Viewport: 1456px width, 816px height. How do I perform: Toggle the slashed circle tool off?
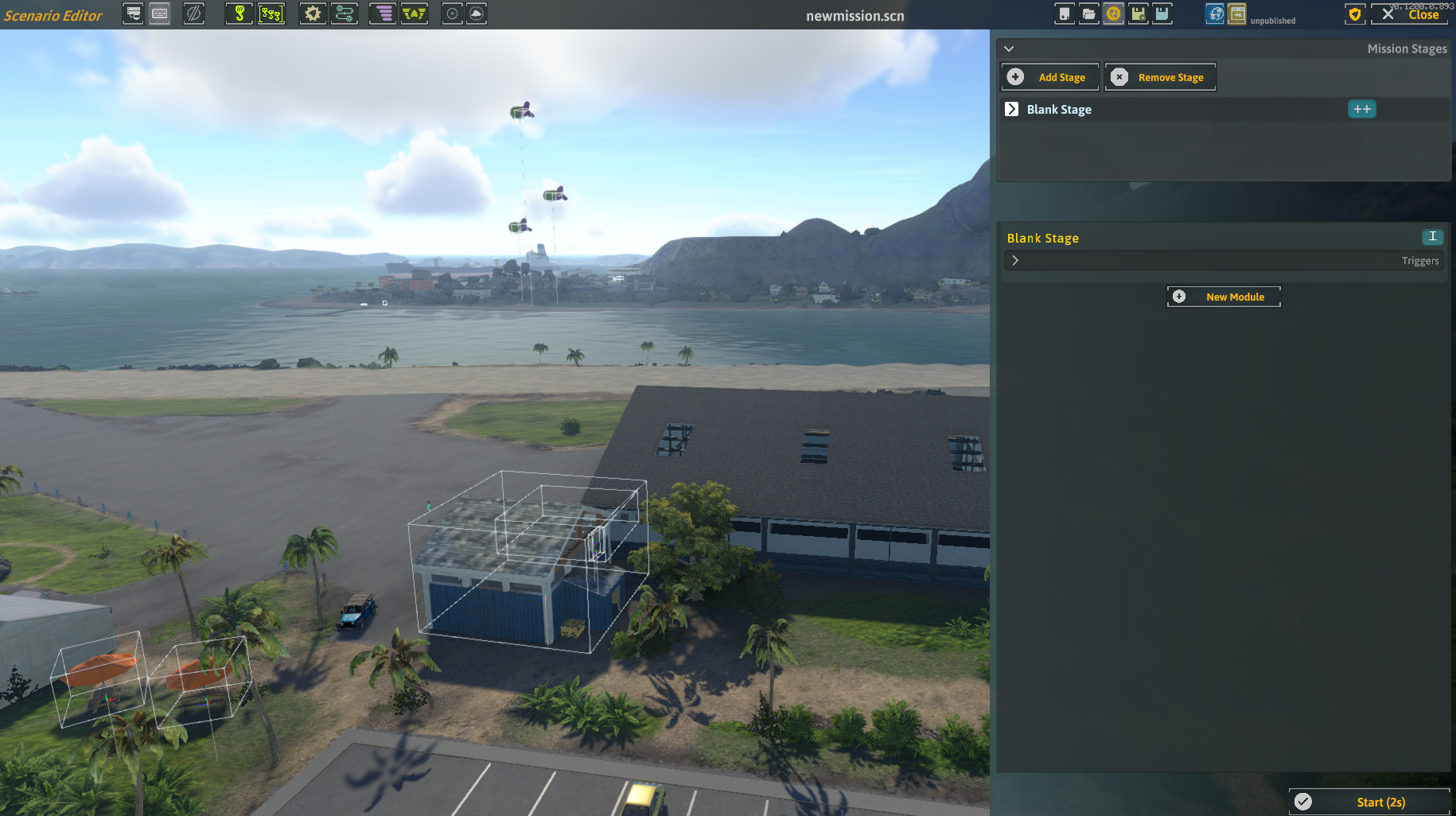pos(194,14)
